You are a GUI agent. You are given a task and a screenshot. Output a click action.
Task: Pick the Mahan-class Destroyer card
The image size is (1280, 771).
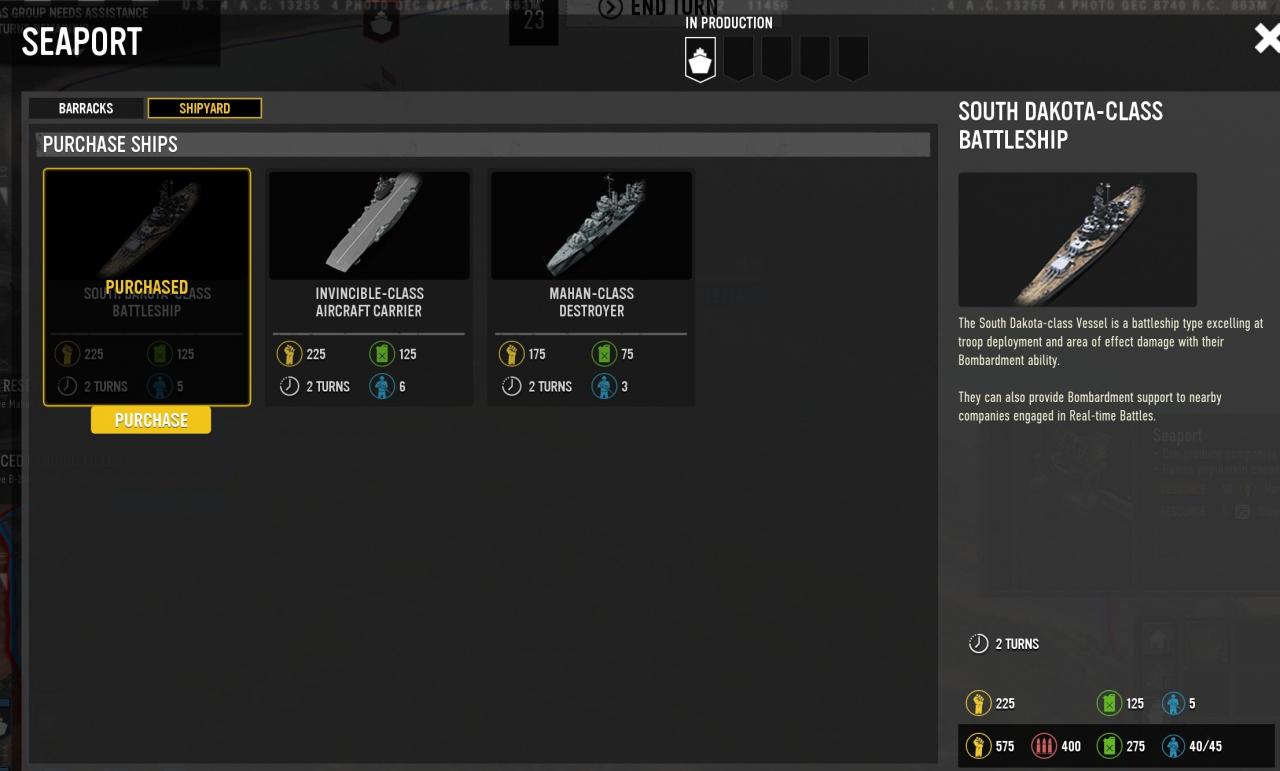591,287
